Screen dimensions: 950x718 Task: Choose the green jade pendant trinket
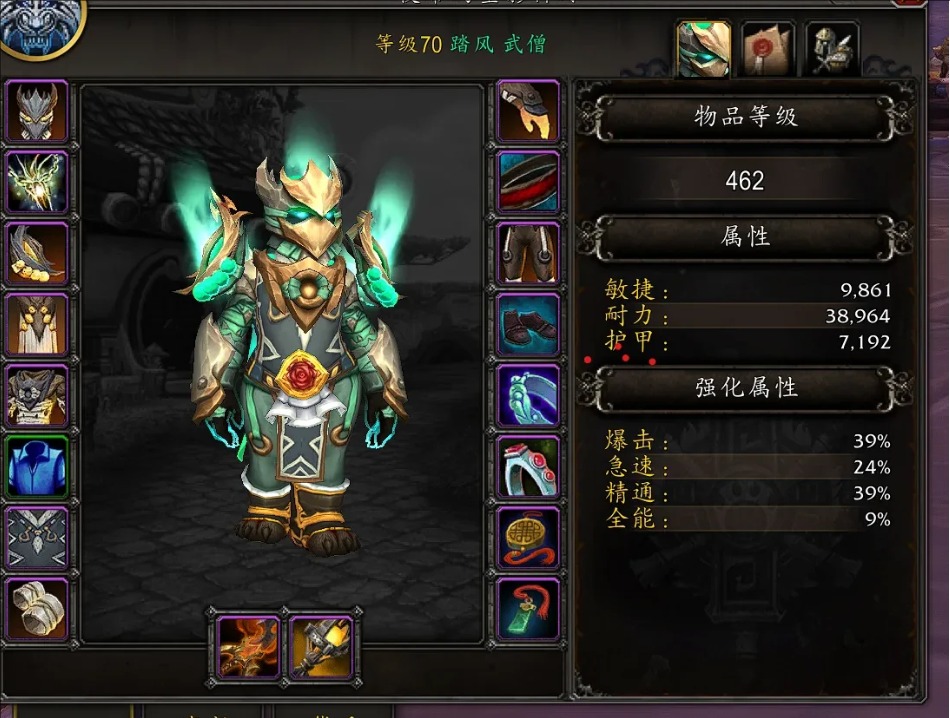pyautogui.click(x=528, y=608)
